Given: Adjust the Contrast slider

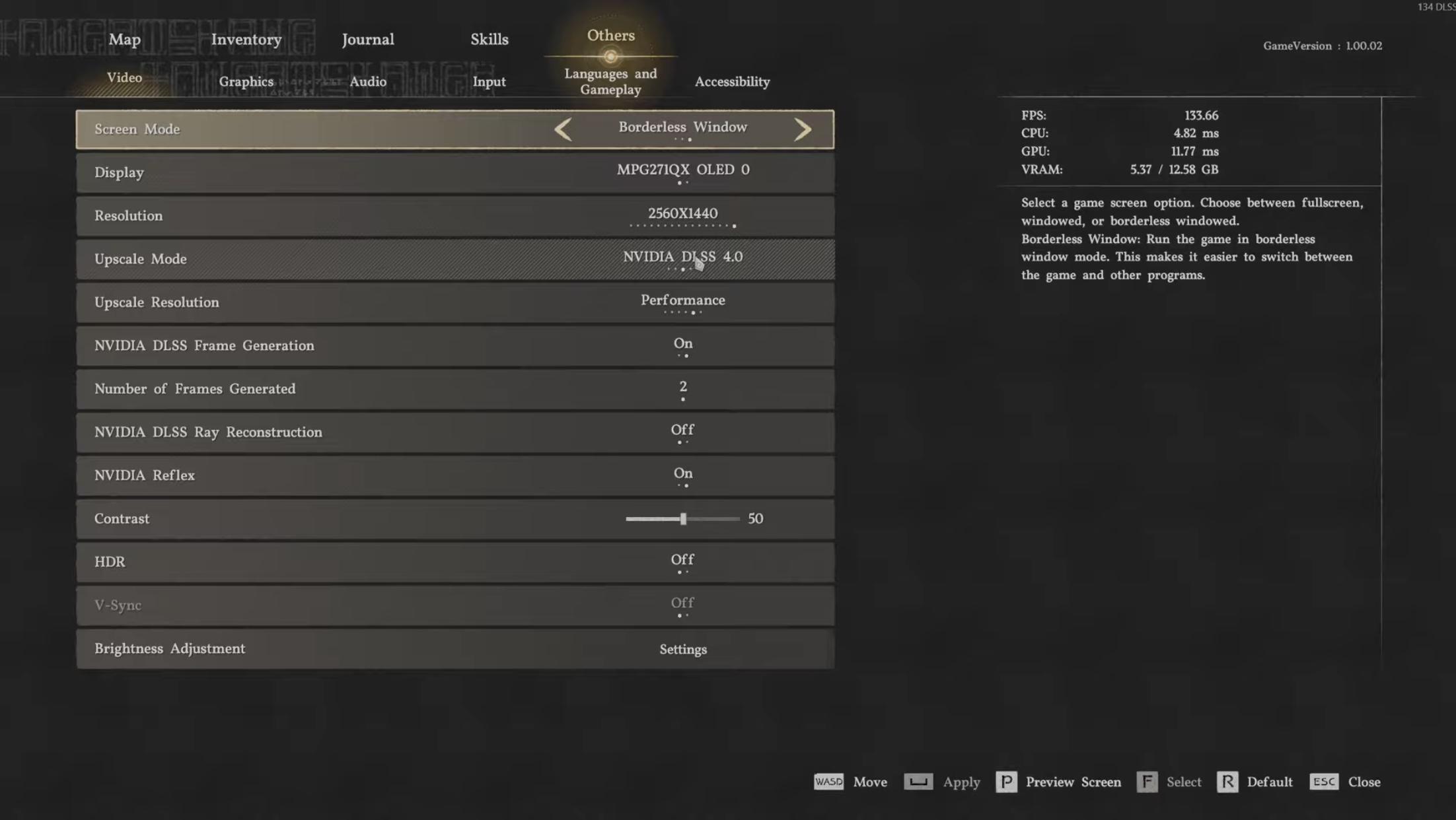Looking at the screenshot, I should pos(682,519).
